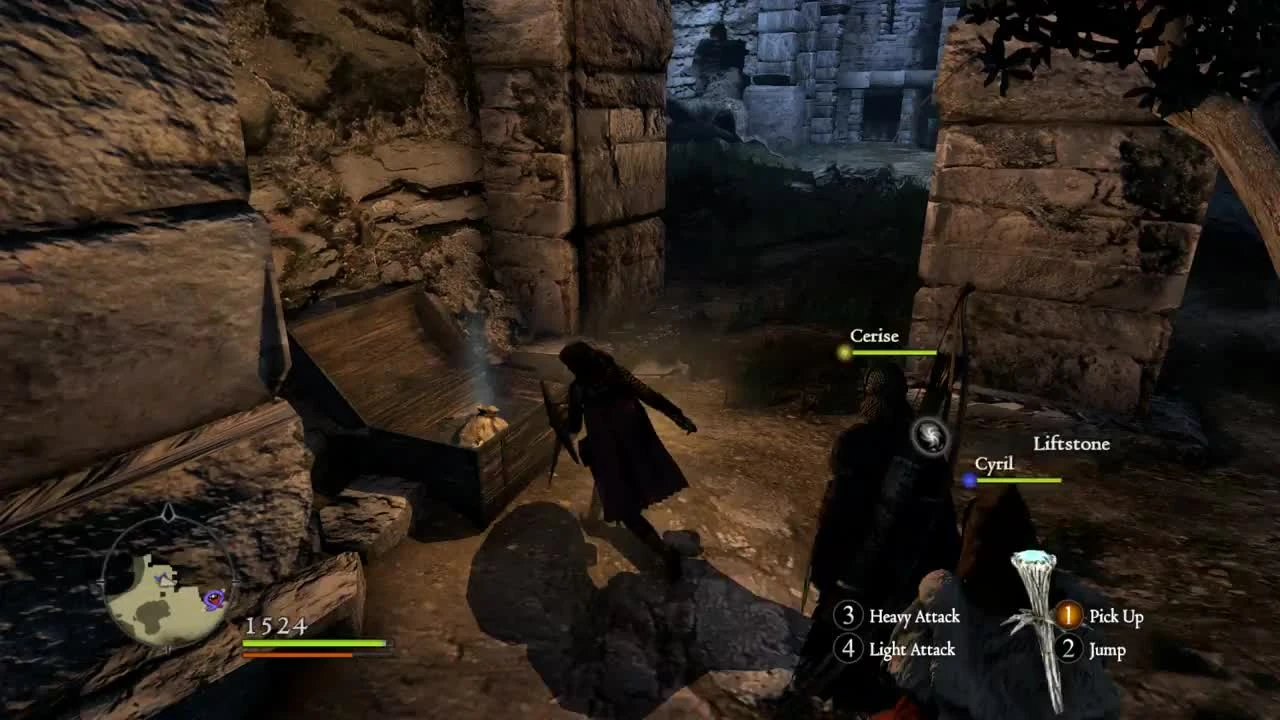
Task: Click the Pick Up command label
Action: click(x=1118, y=617)
